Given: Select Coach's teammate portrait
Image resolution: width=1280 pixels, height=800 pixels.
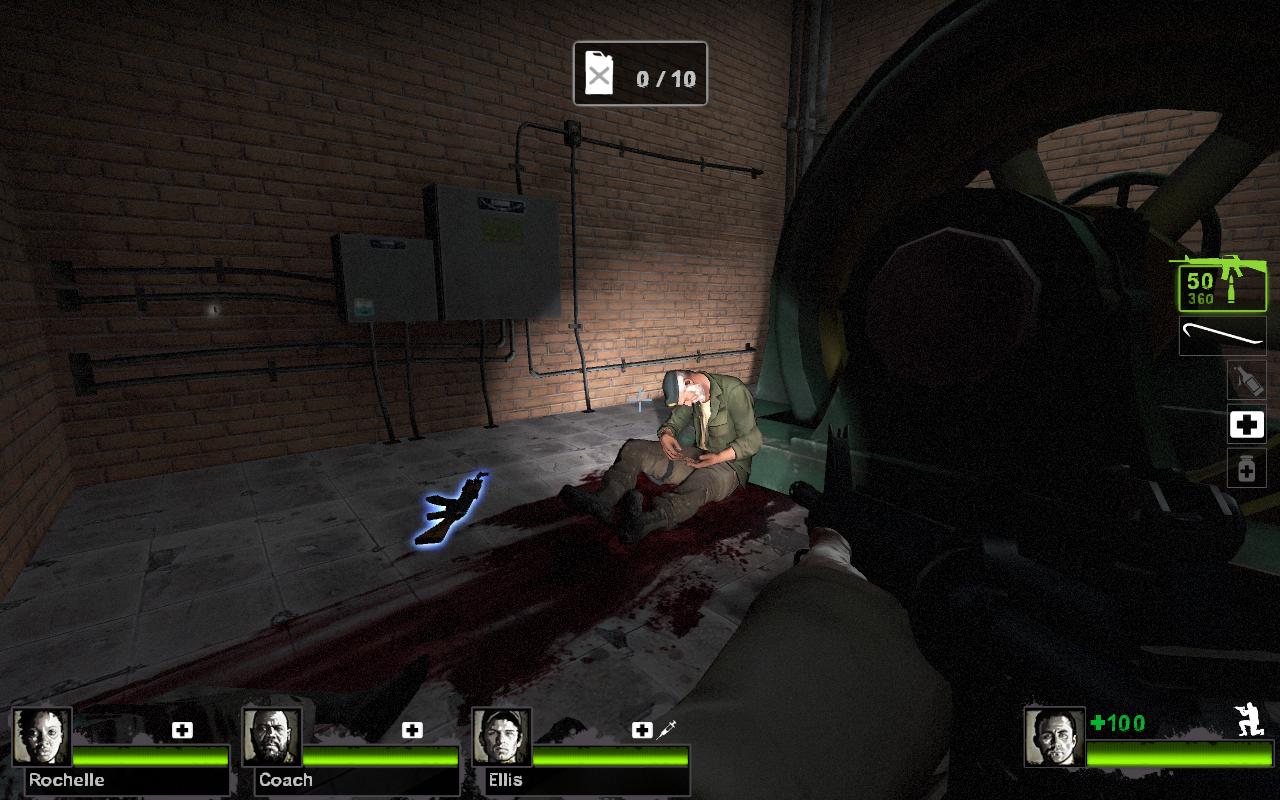Looking at the screenshot, I should point(272,738).
